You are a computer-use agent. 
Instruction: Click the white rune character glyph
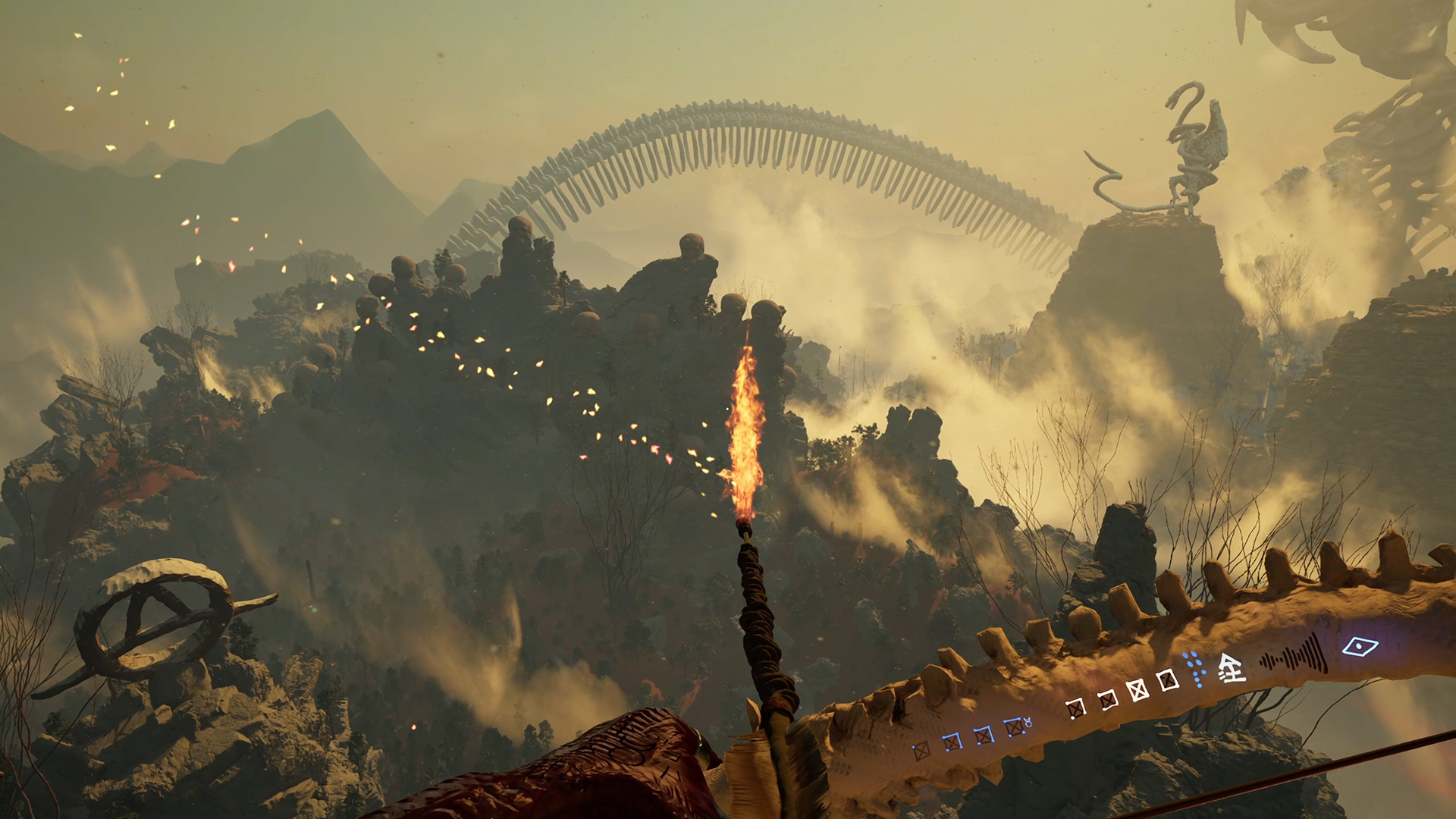[x=1231, y=669]
